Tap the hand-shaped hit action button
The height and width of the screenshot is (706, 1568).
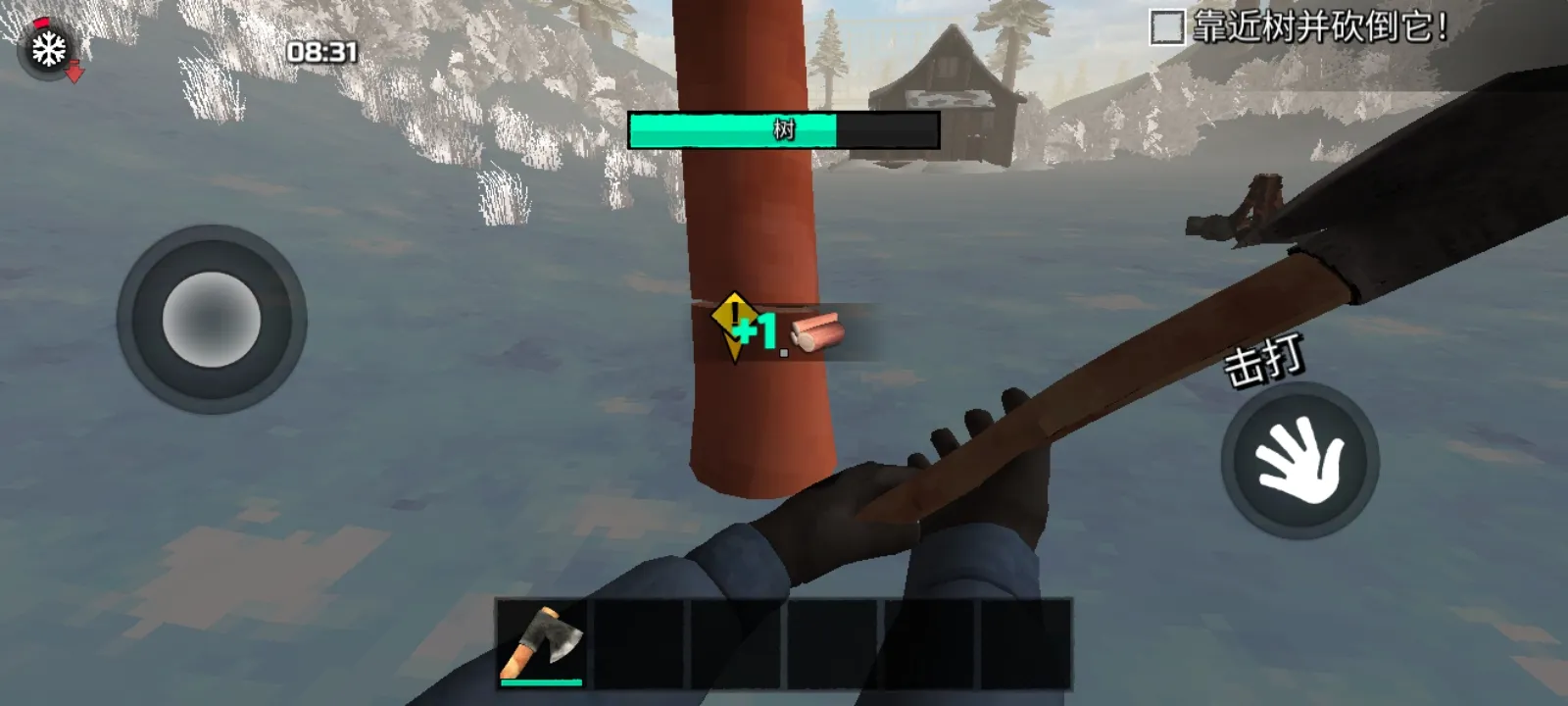[x=1299, y=461]
